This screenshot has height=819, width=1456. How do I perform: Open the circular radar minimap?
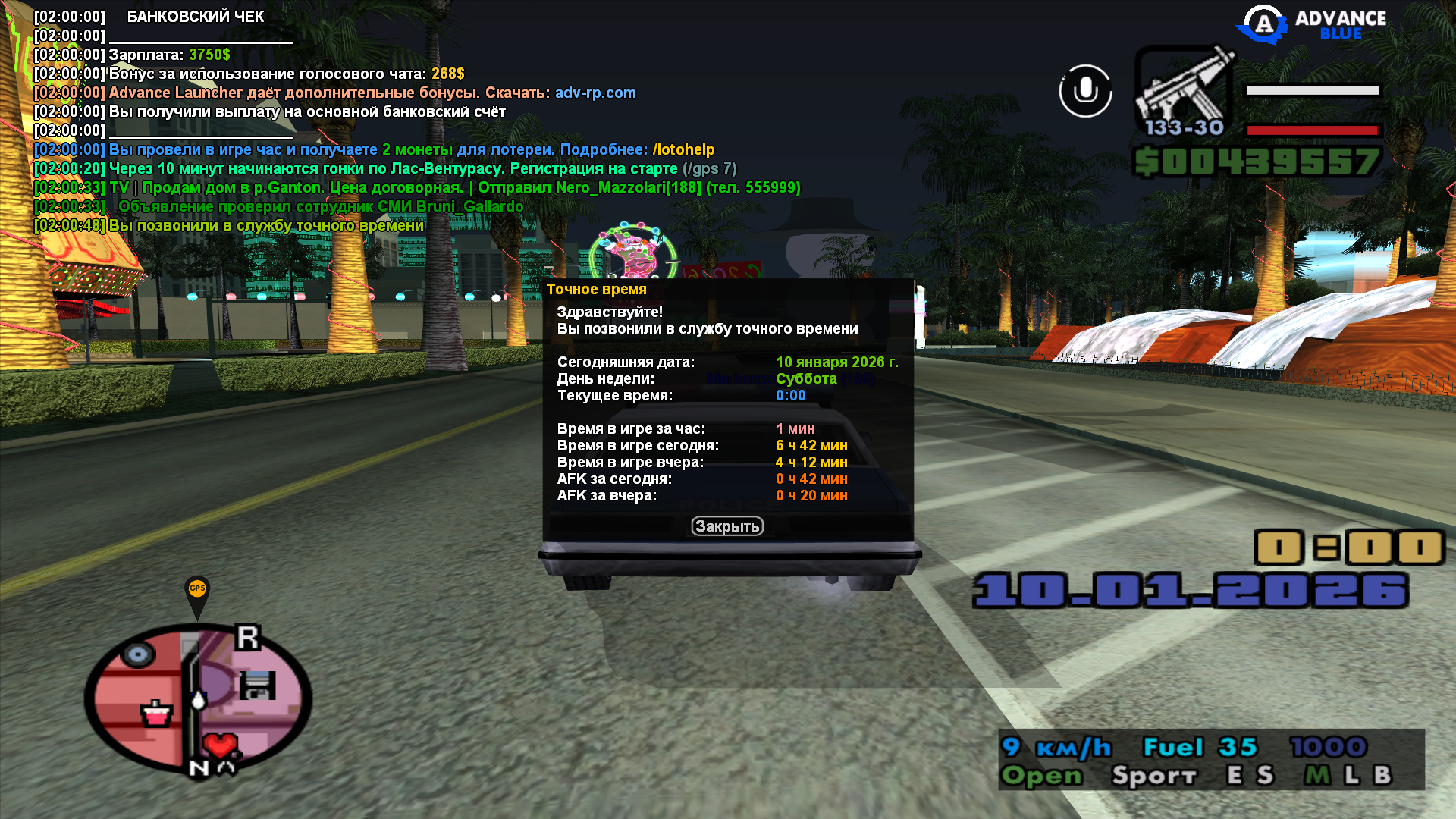(199, 699)
